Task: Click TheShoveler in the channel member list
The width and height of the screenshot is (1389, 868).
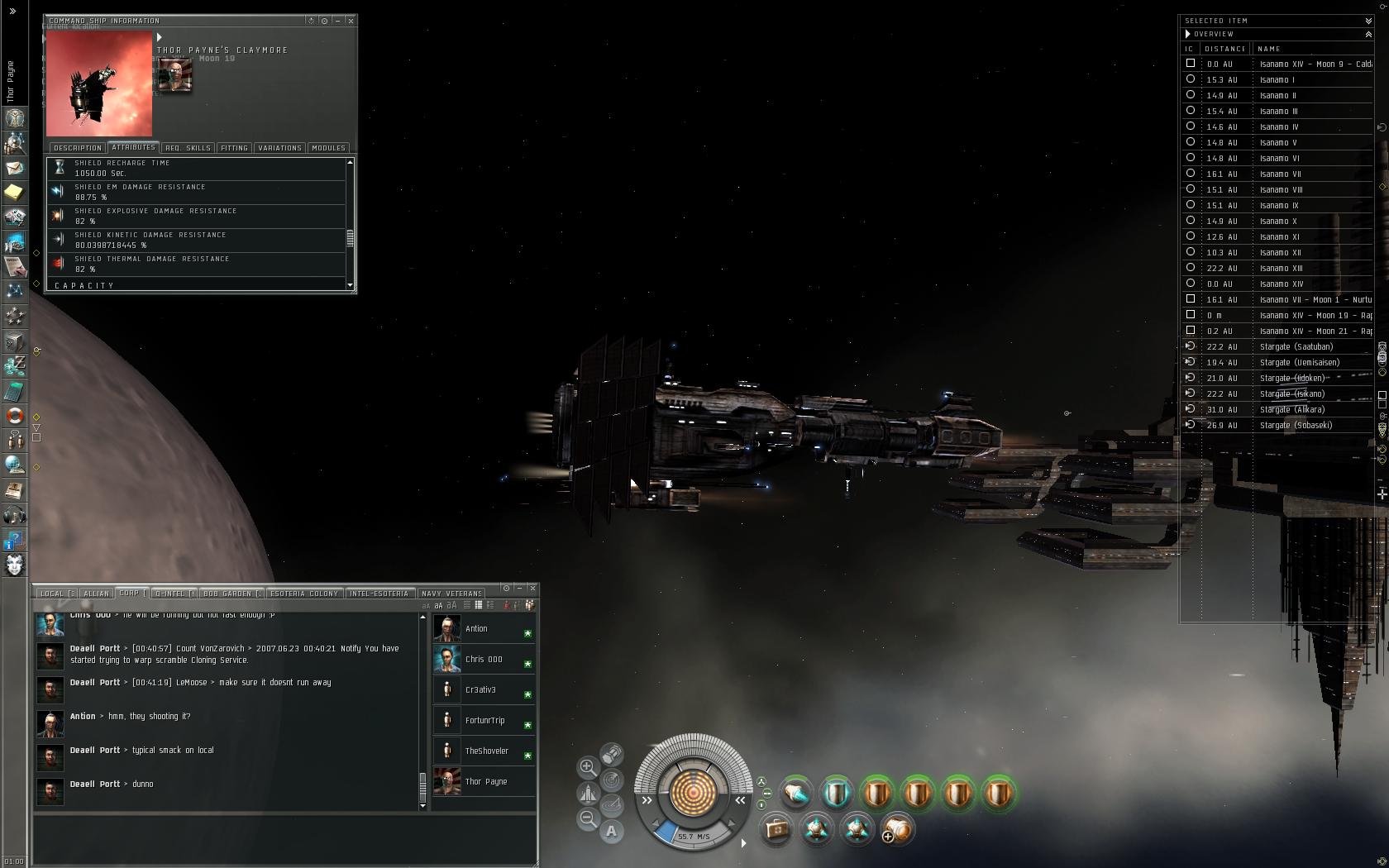Action: (486, 751)
